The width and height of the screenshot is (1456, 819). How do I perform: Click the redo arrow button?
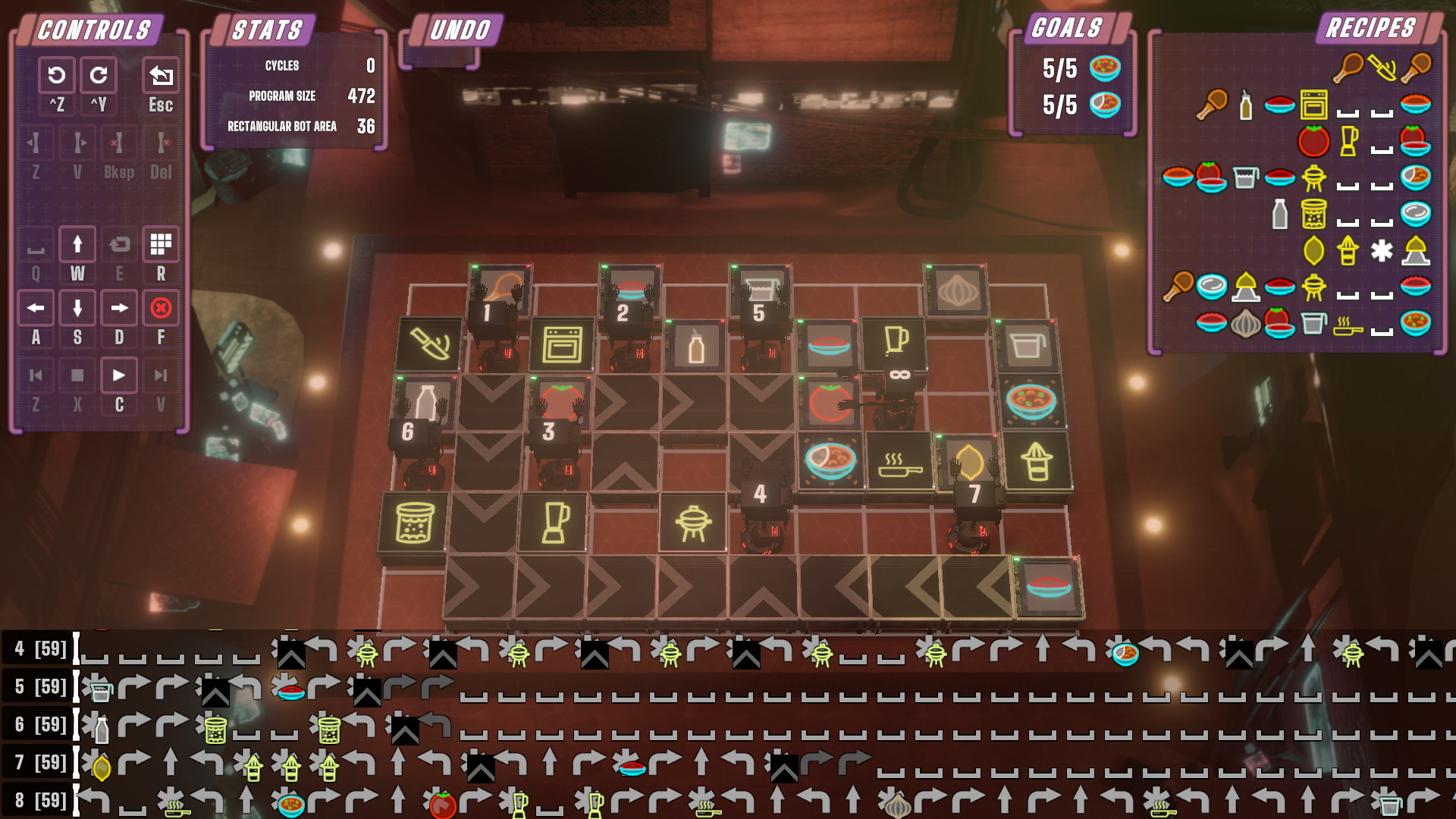pos(99,76)
